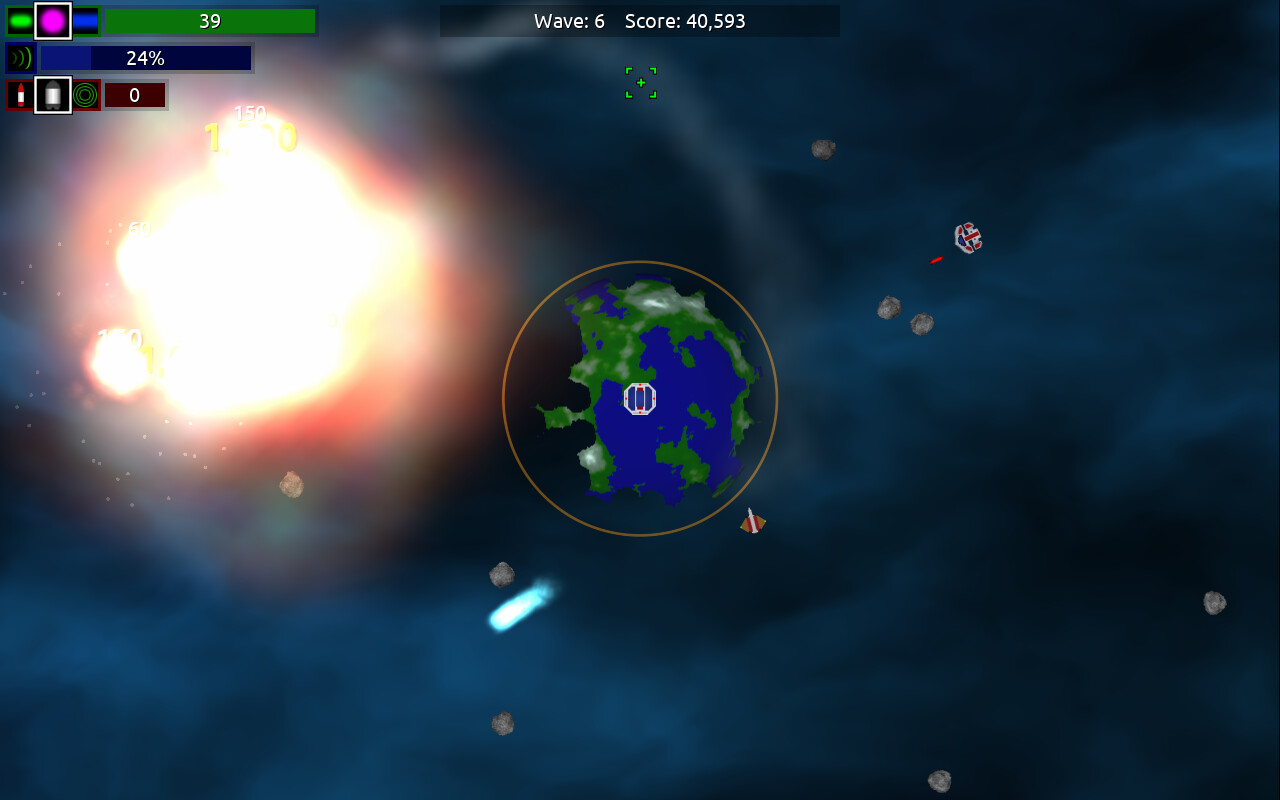Viewport: 1280px width, 800px height.
Task: Click the orange rocket below the planet
Action: [751, 521]
